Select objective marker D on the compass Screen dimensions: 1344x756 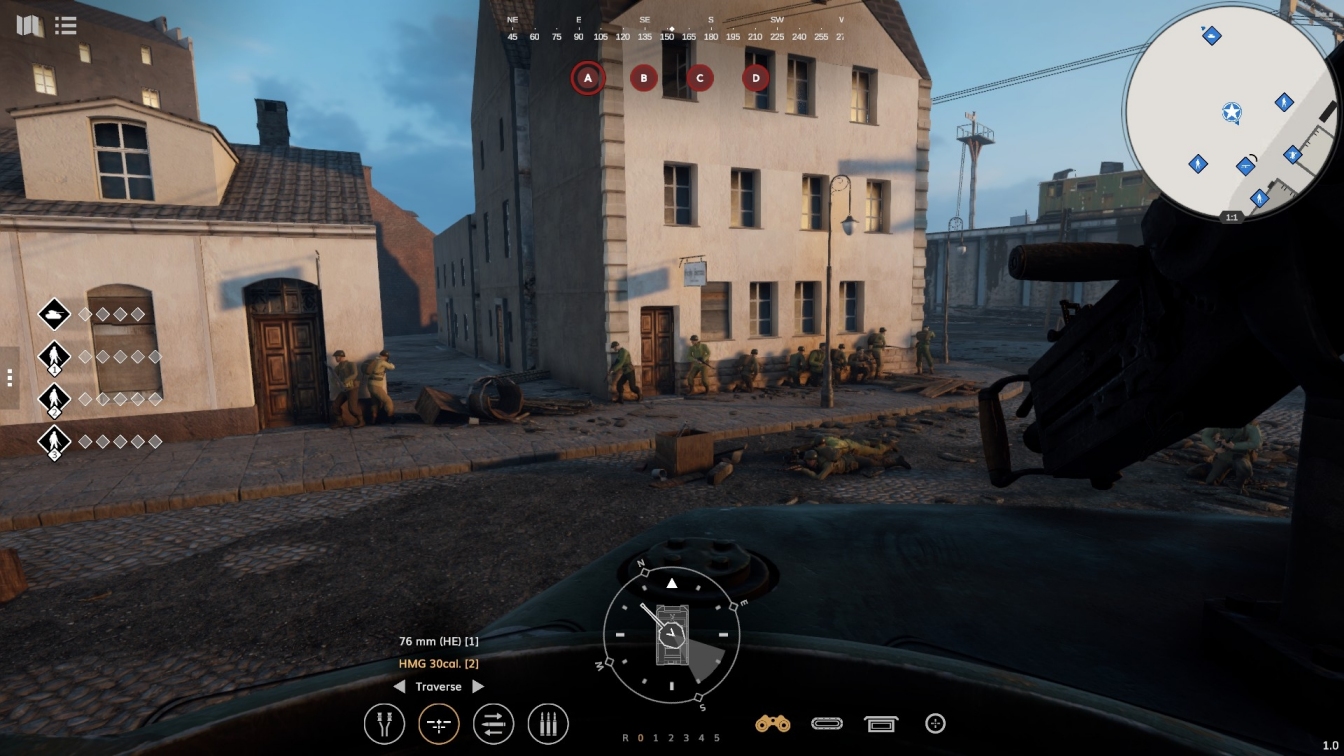(x=756, y=77)
